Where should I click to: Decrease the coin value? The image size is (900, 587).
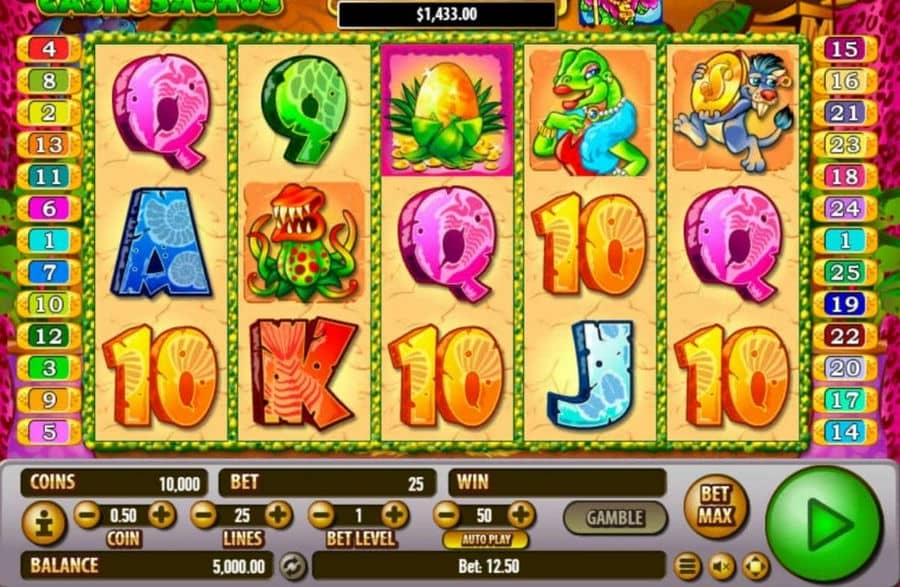click(x=87, y=516)
